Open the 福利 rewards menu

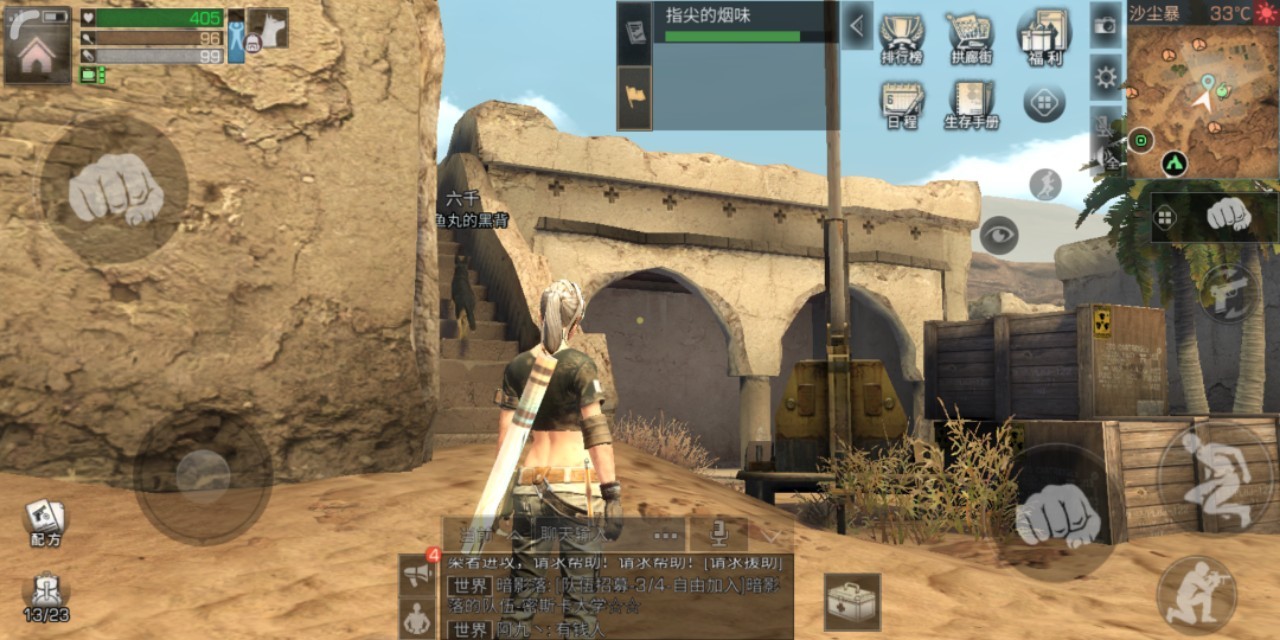1044,36
